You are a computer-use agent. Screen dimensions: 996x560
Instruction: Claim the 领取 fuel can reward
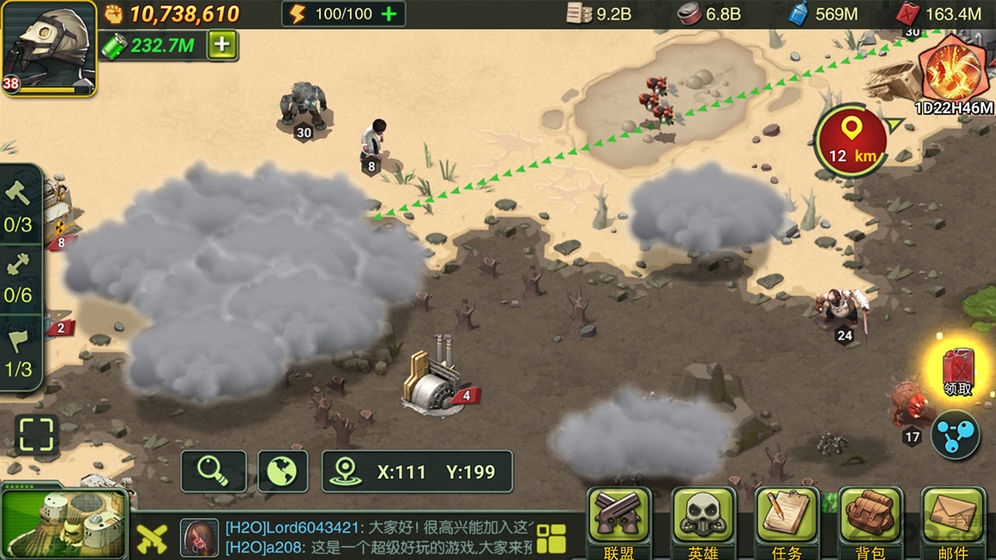tap(957, 368)
